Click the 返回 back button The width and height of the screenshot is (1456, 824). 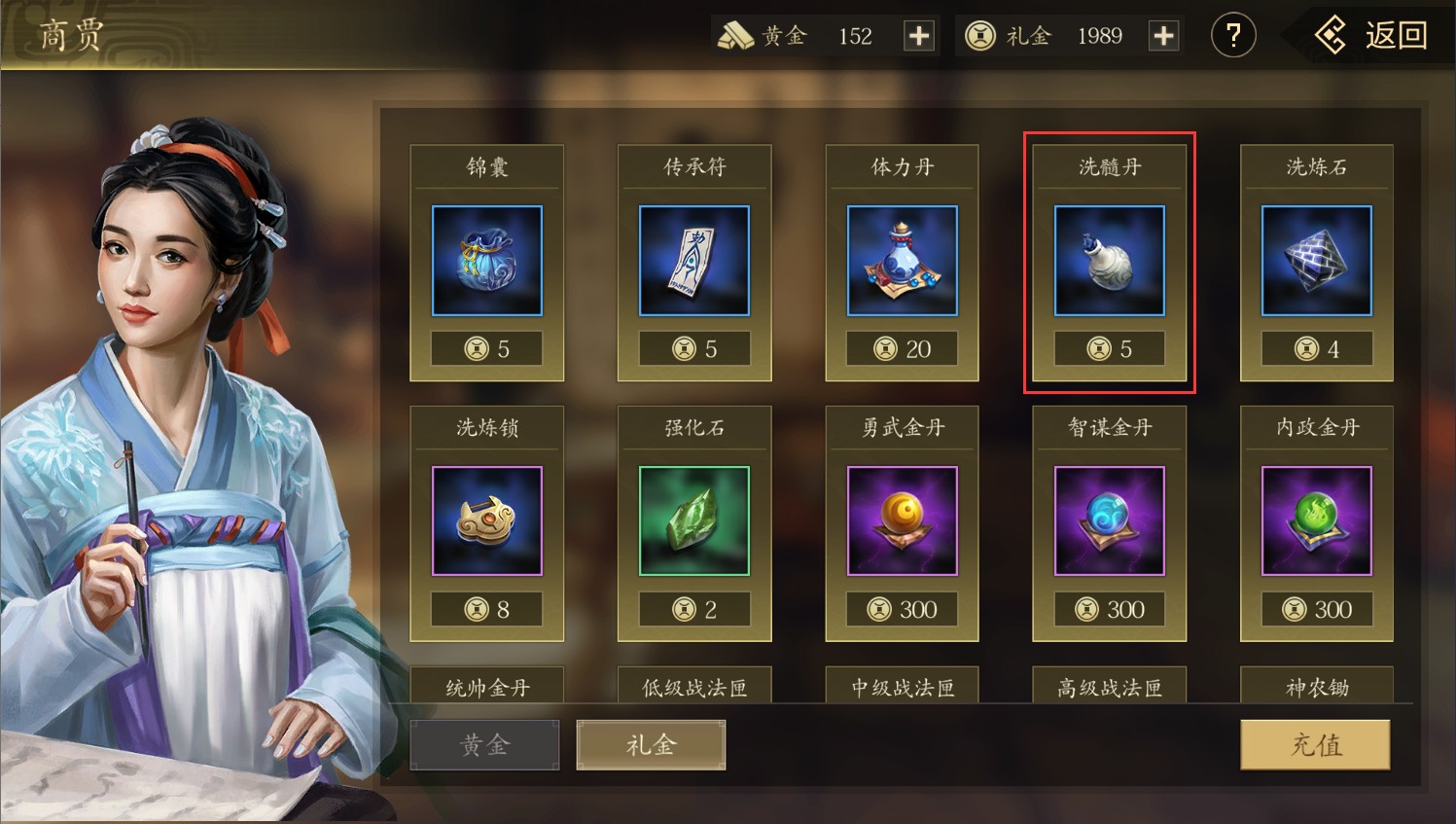tap(1372, 36)
